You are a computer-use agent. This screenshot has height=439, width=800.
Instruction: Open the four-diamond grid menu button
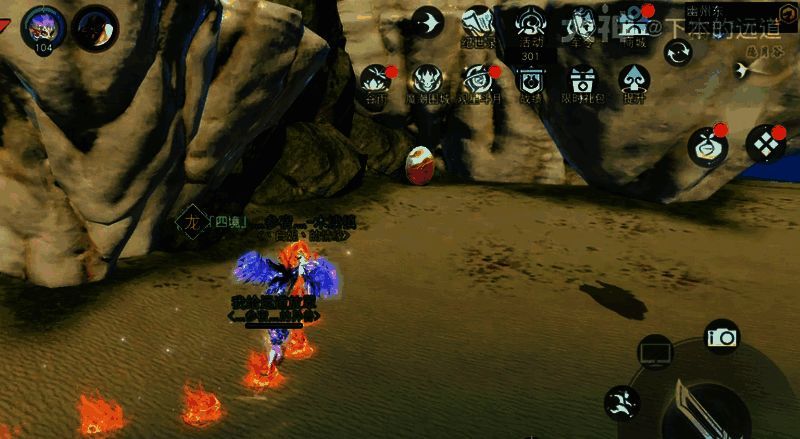[766, 145]
